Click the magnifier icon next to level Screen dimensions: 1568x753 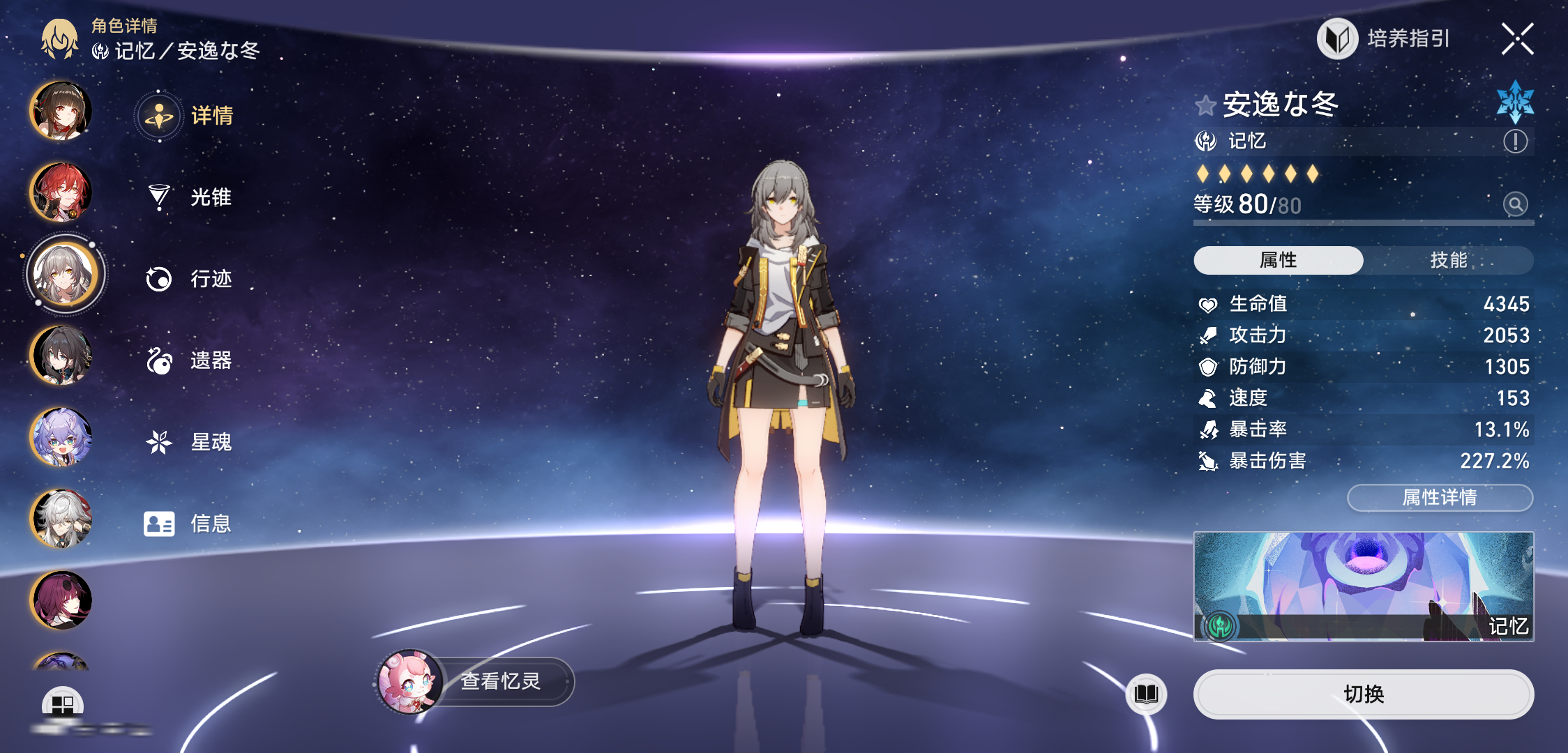coord(1515,204)
